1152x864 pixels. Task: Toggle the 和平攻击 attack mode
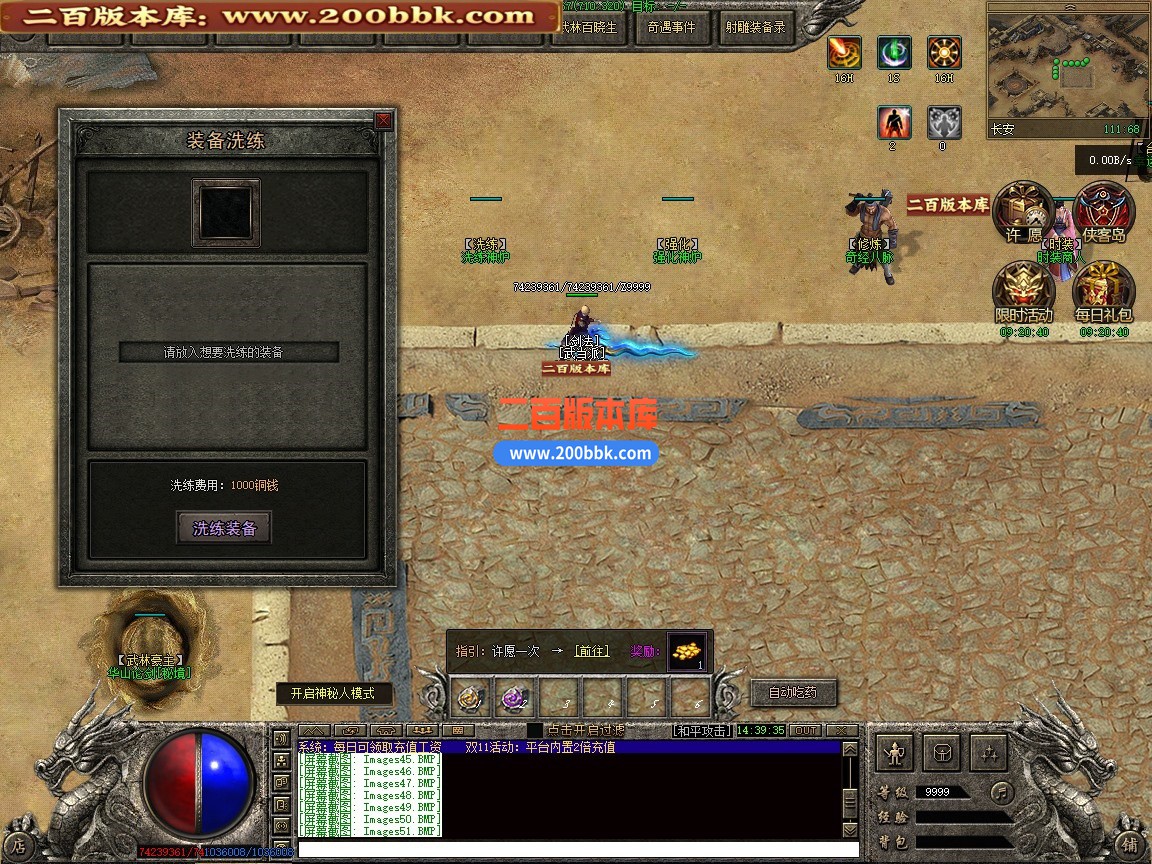point(701,731)
